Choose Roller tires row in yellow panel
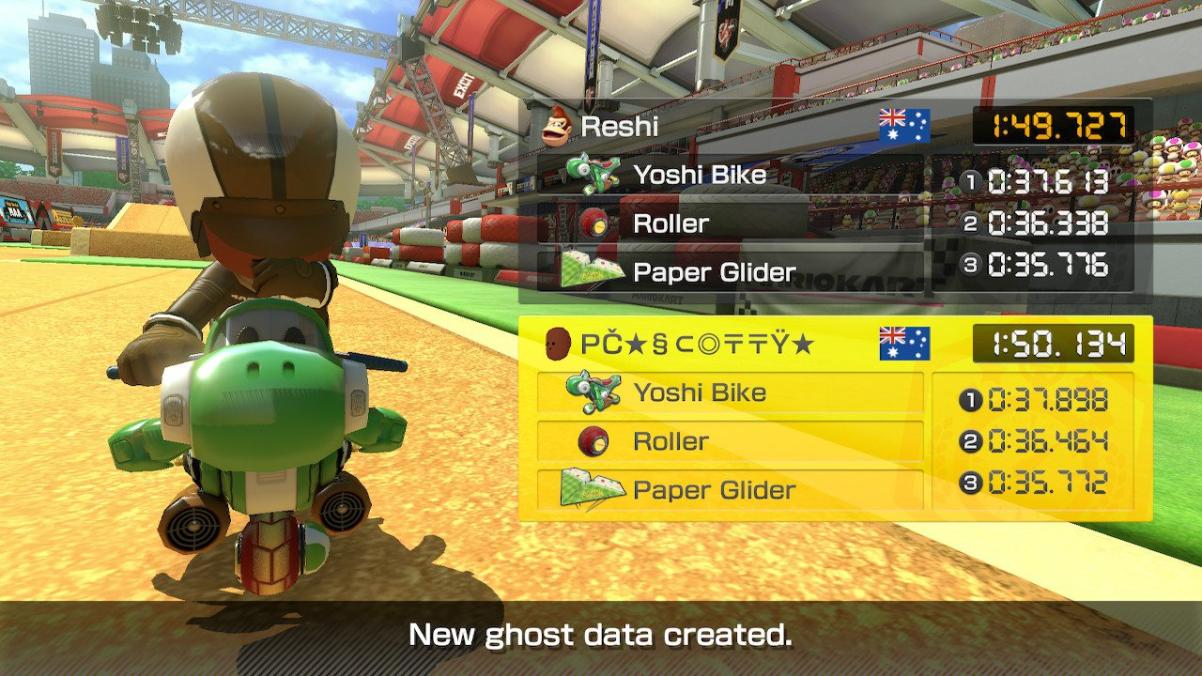The width and height of the screenshot is (1202, 676). (730, 441)
